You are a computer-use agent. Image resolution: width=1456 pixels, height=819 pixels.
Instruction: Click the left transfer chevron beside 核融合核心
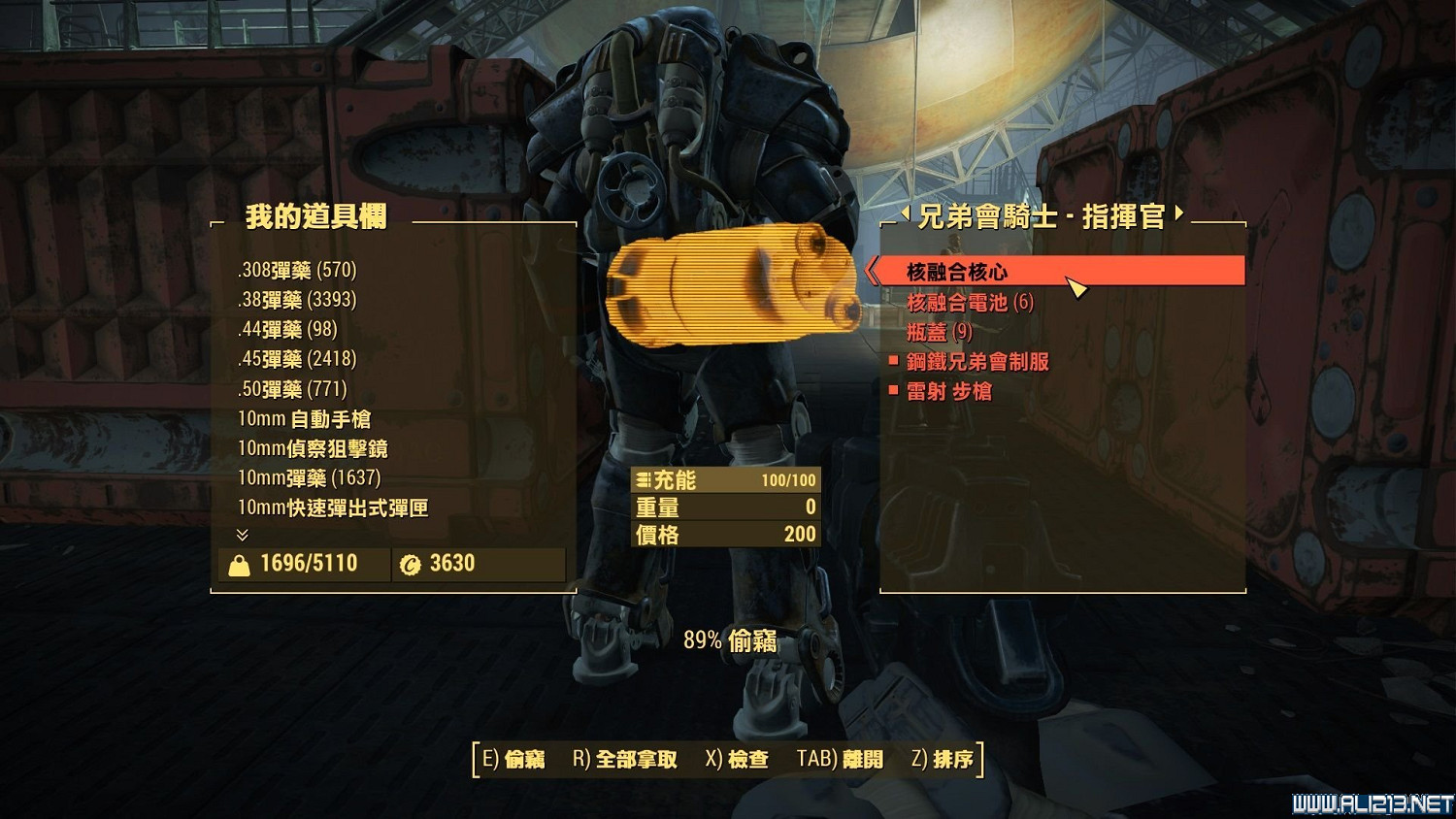pyautogui.click(x=872, y=273)
